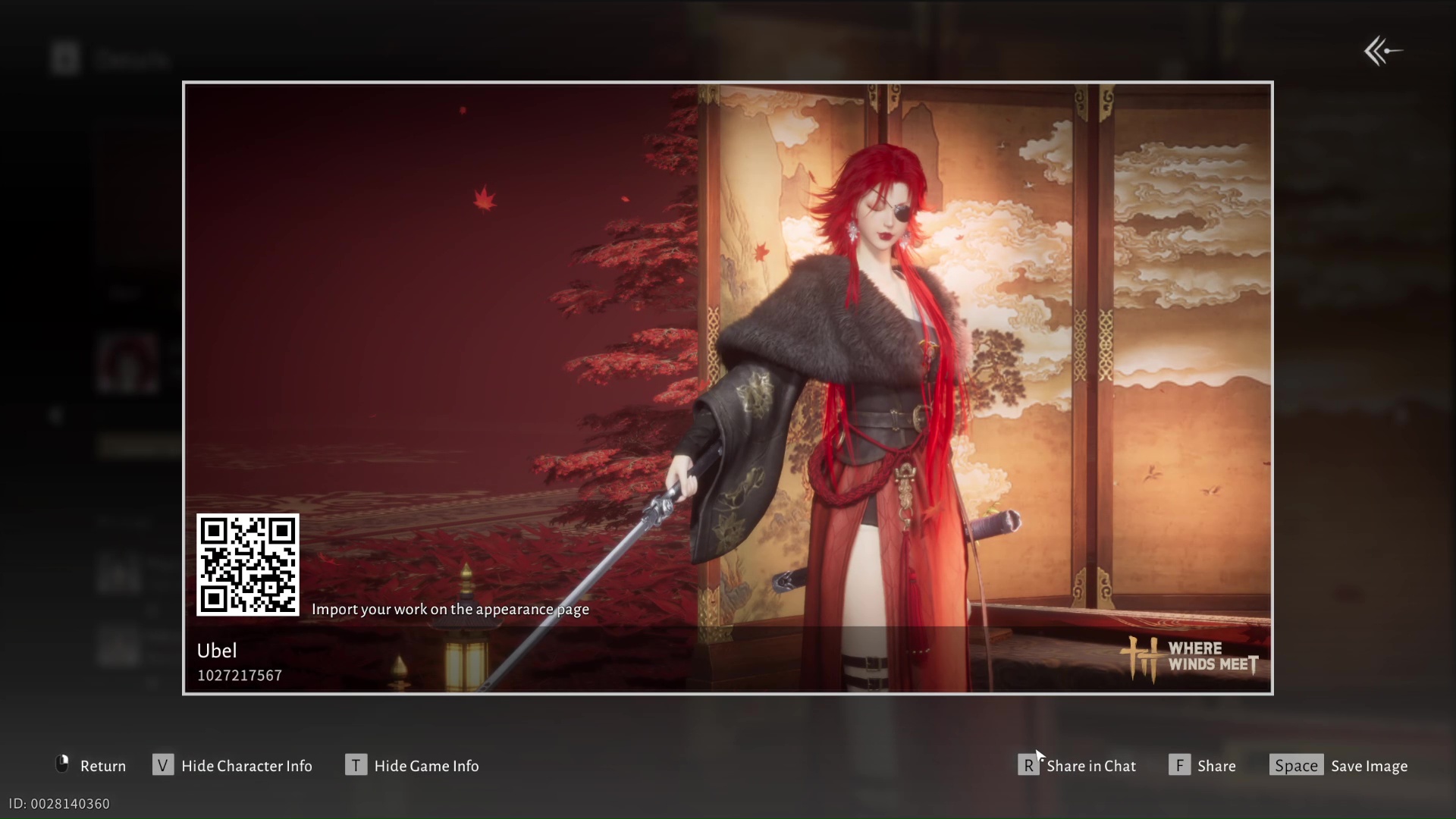Select the Return option in the bottom bar

click(104, 765)
